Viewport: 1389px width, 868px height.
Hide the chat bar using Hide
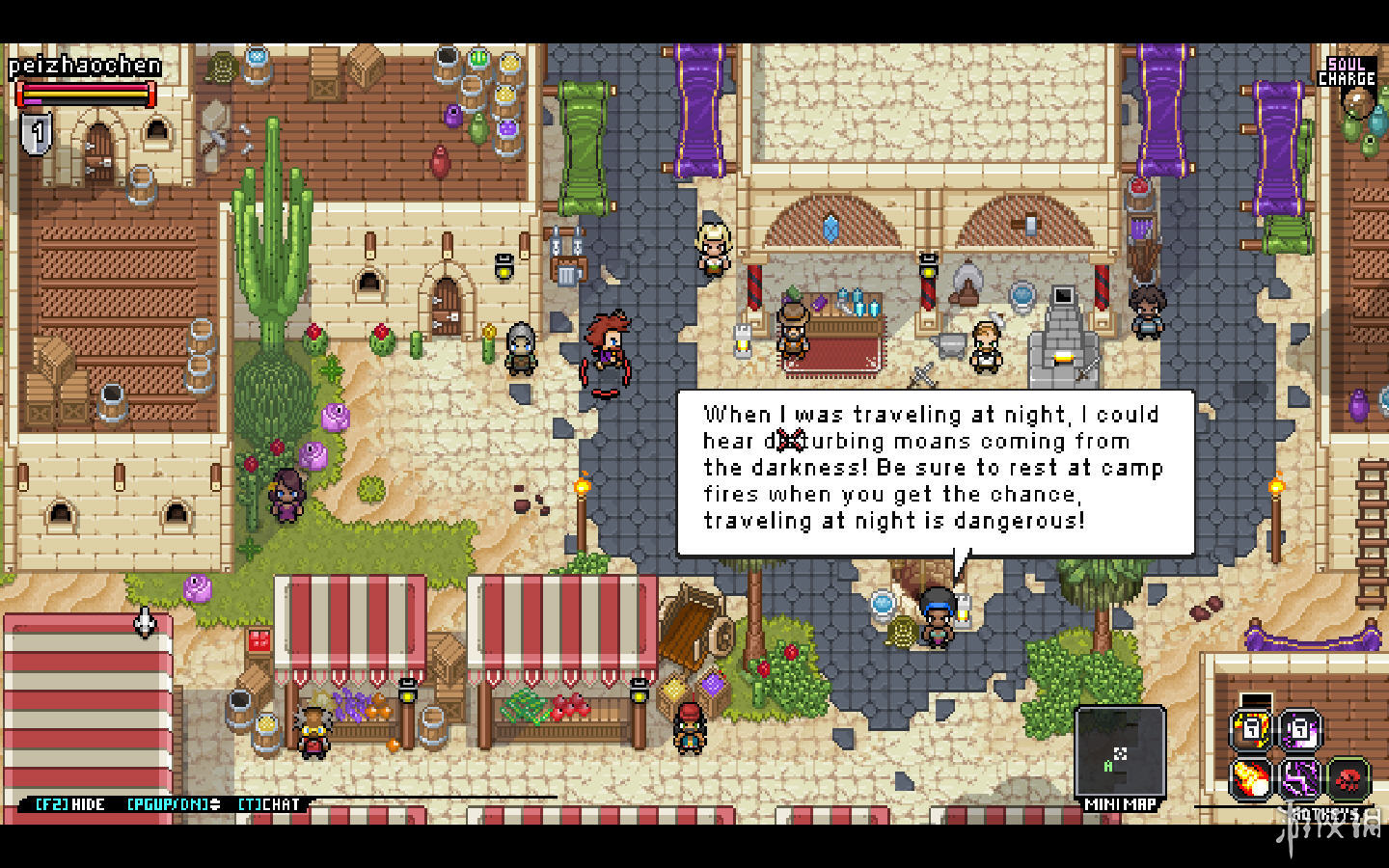coord(70,804)
